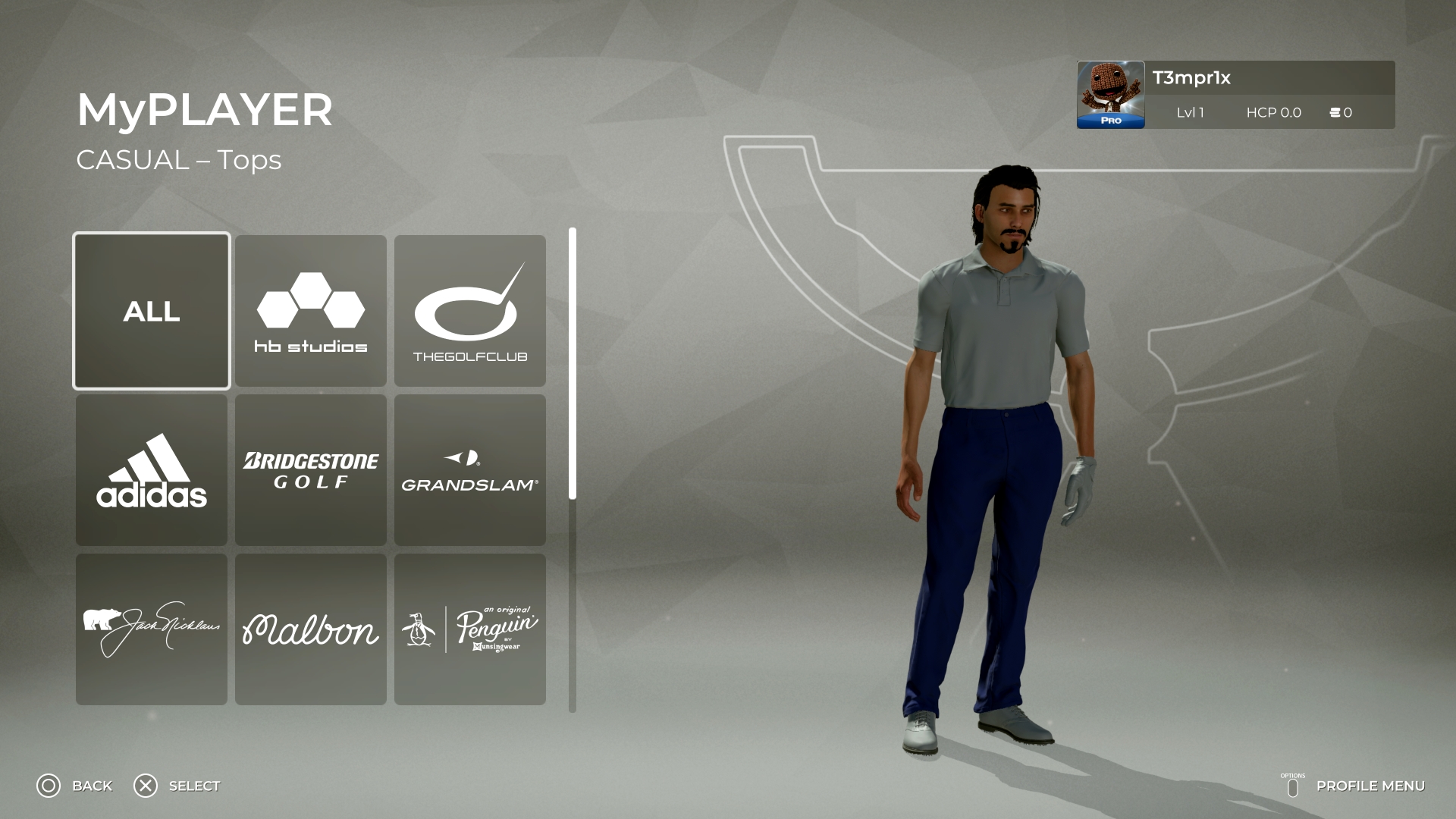Select the HB Studios brand filter

[310, 309]
